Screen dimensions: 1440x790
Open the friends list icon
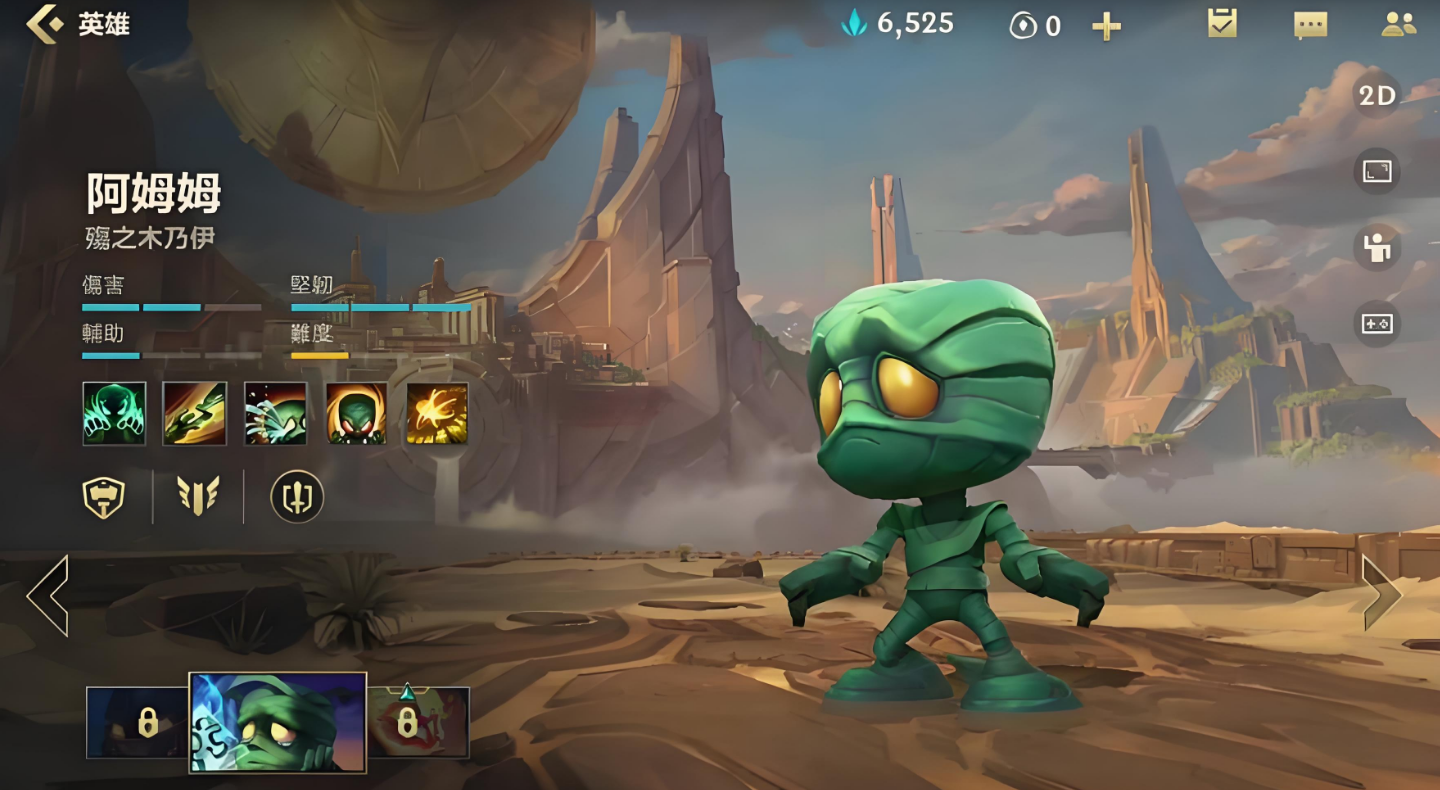[1398, 24]
